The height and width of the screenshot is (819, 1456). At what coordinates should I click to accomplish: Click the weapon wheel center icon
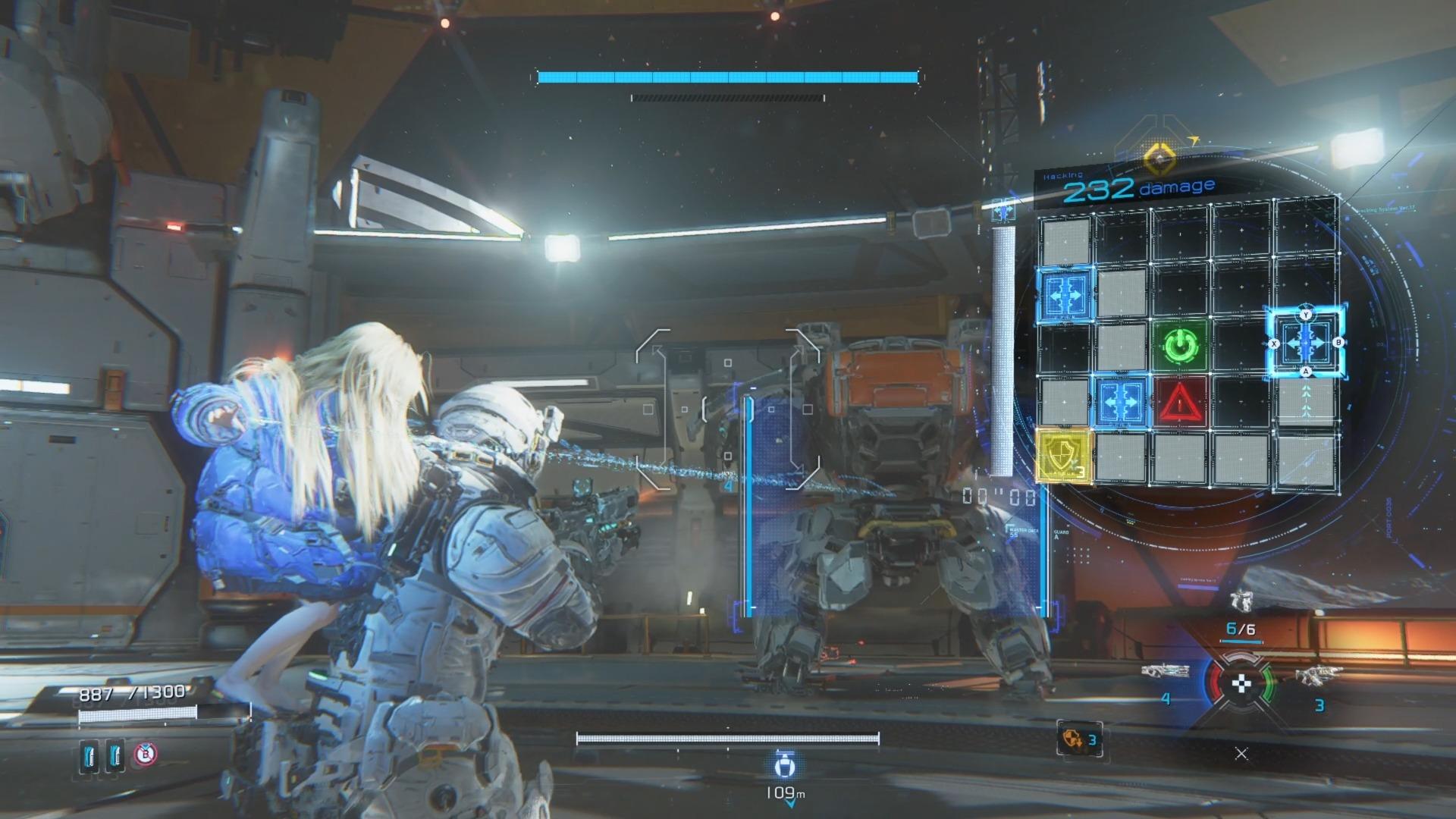[1241, 684]
